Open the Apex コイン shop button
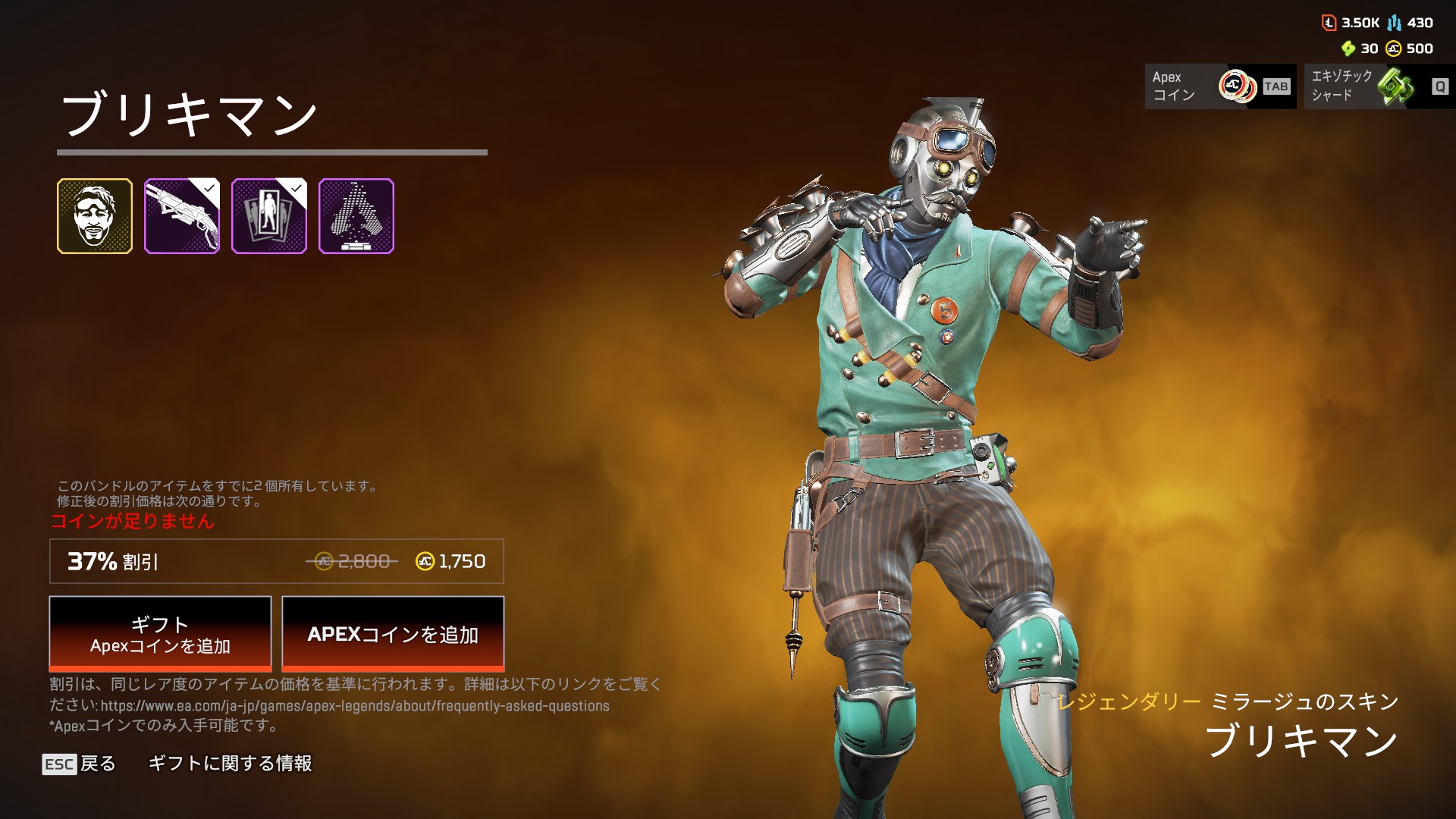Image resolution: width=1456 pixels, height=819 pixels. (1220, 86)
